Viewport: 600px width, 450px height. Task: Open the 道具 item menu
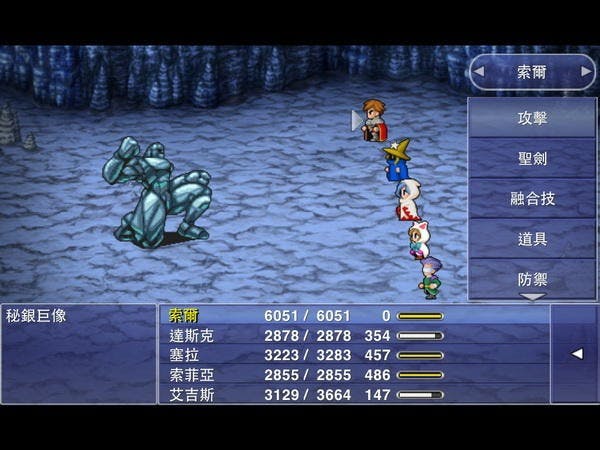[x=531, y=238]
